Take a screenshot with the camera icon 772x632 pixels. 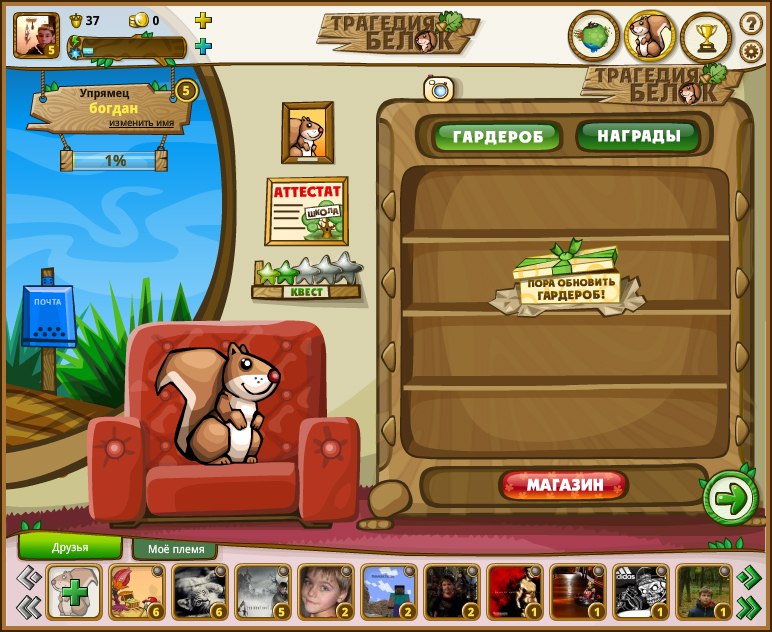(438, 89)
